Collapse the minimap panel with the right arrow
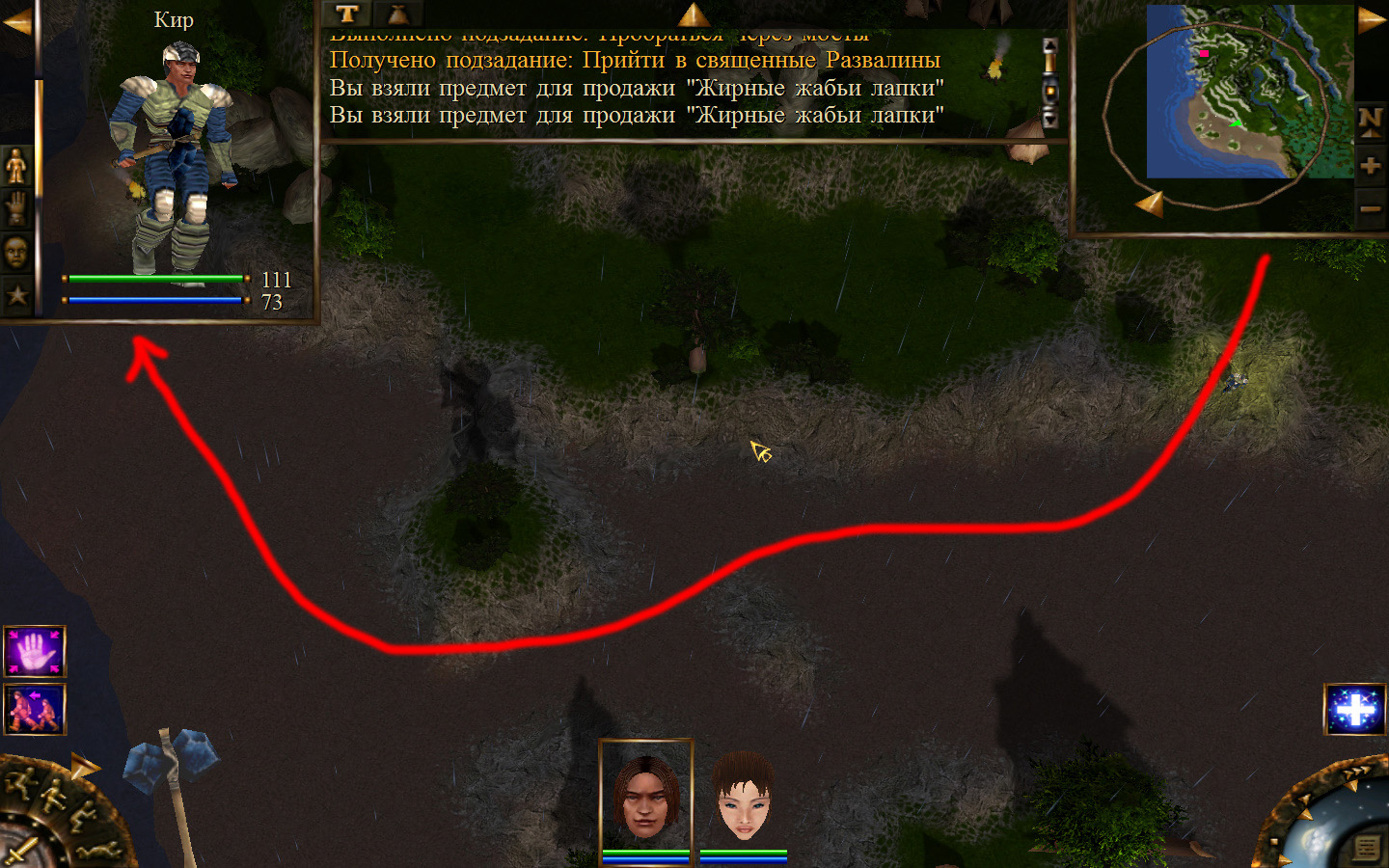This screenshot has height=868, width=1389. click(1371, 20)
